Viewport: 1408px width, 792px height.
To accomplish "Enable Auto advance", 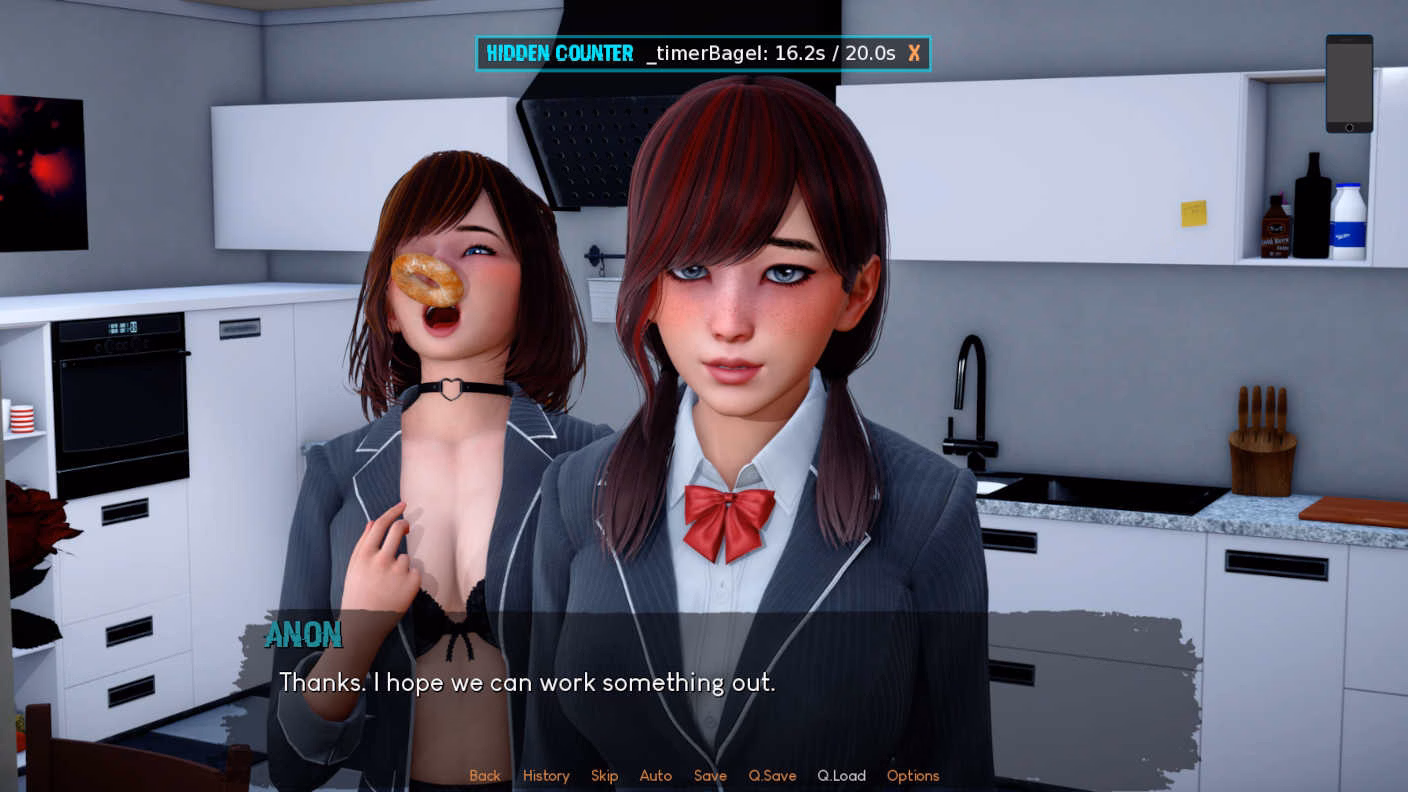I will 656,776.
